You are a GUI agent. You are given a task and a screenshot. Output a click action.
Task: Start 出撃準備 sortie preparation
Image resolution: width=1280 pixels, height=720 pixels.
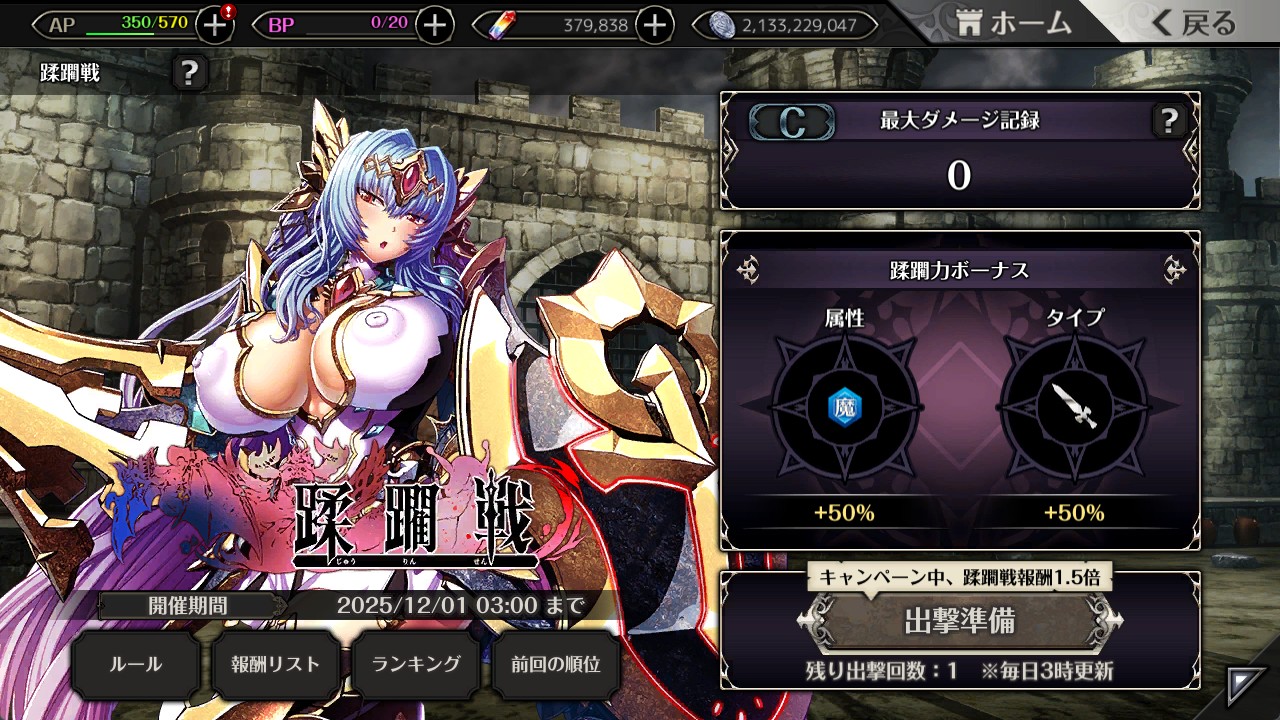click(x=959, y=621)
